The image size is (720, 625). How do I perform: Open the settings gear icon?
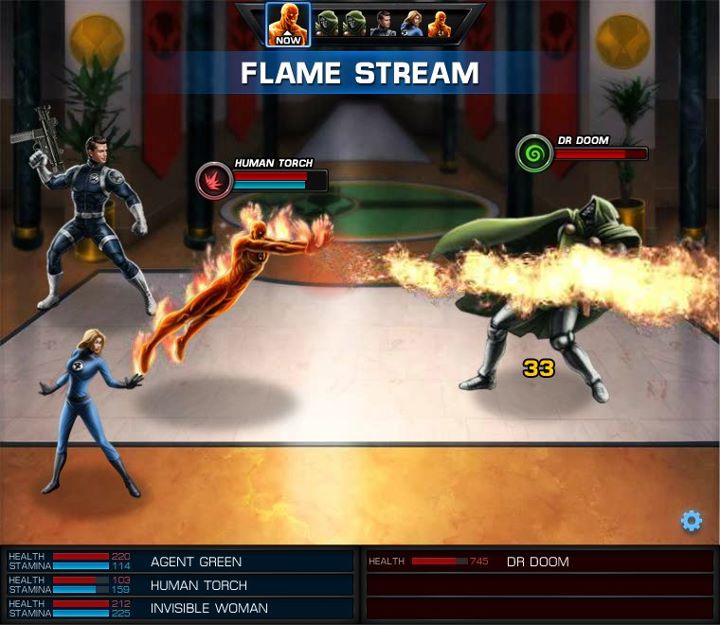[x=691, y=521]
